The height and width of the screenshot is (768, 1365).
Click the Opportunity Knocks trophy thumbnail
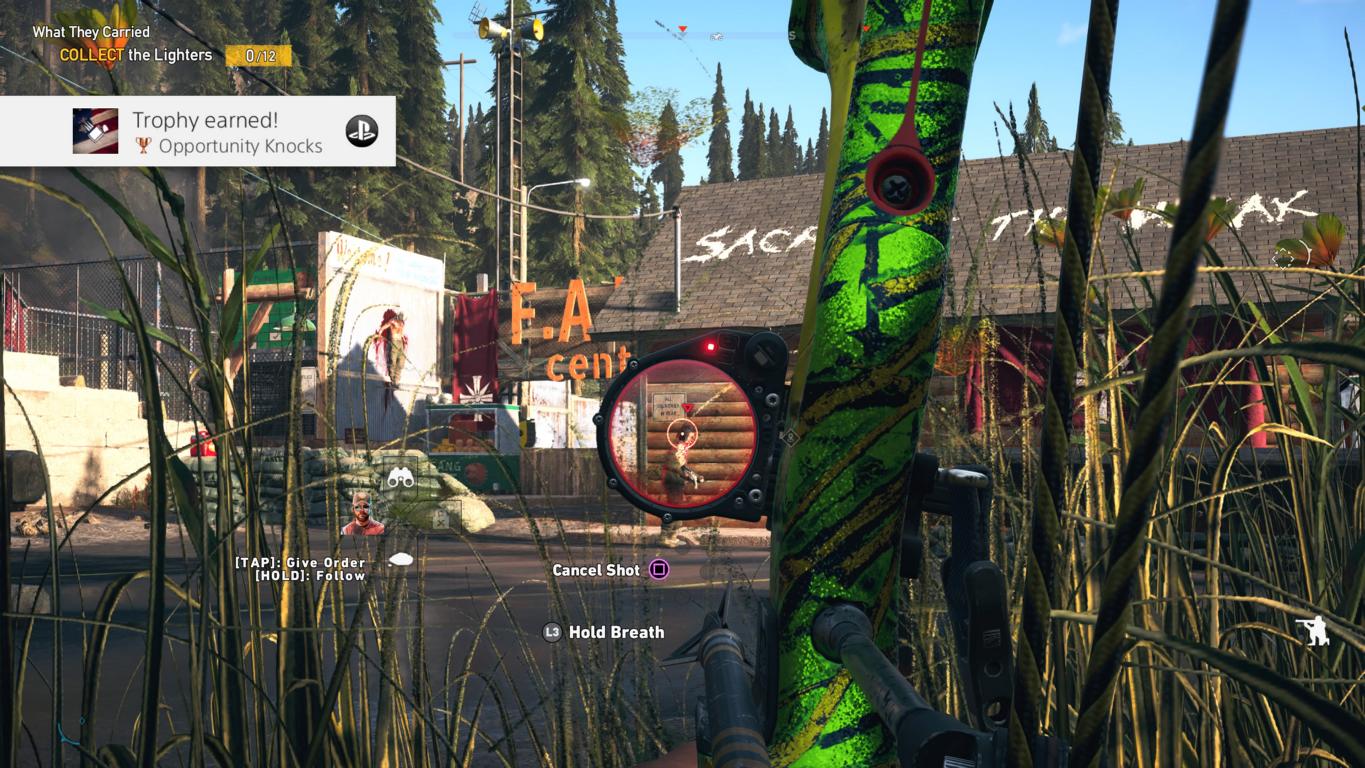(95, 131)
